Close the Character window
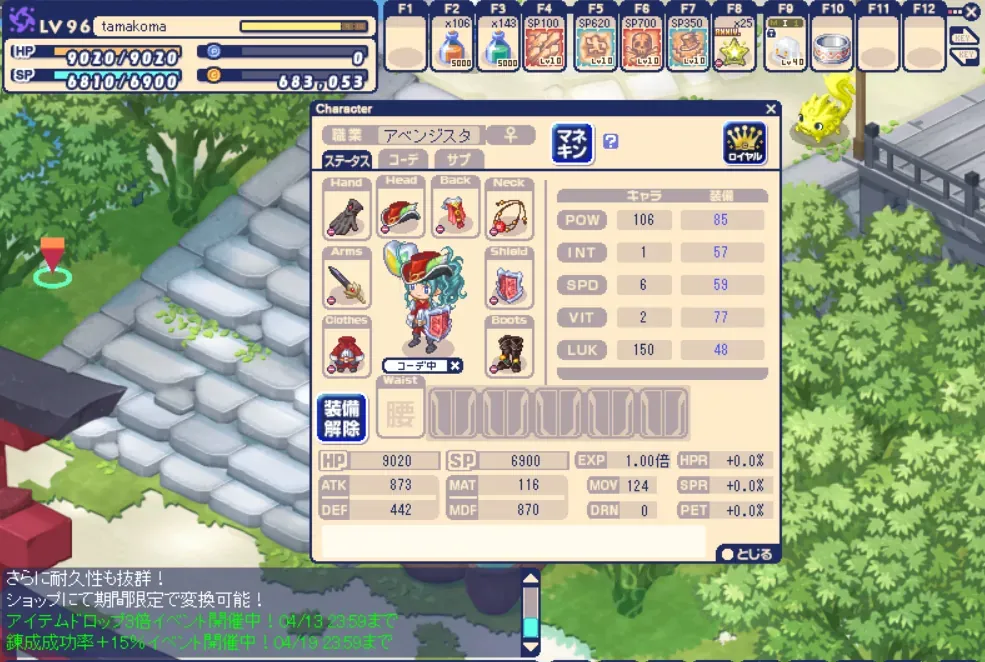This screenshot has width=985, height=662. tap(770, 109)
